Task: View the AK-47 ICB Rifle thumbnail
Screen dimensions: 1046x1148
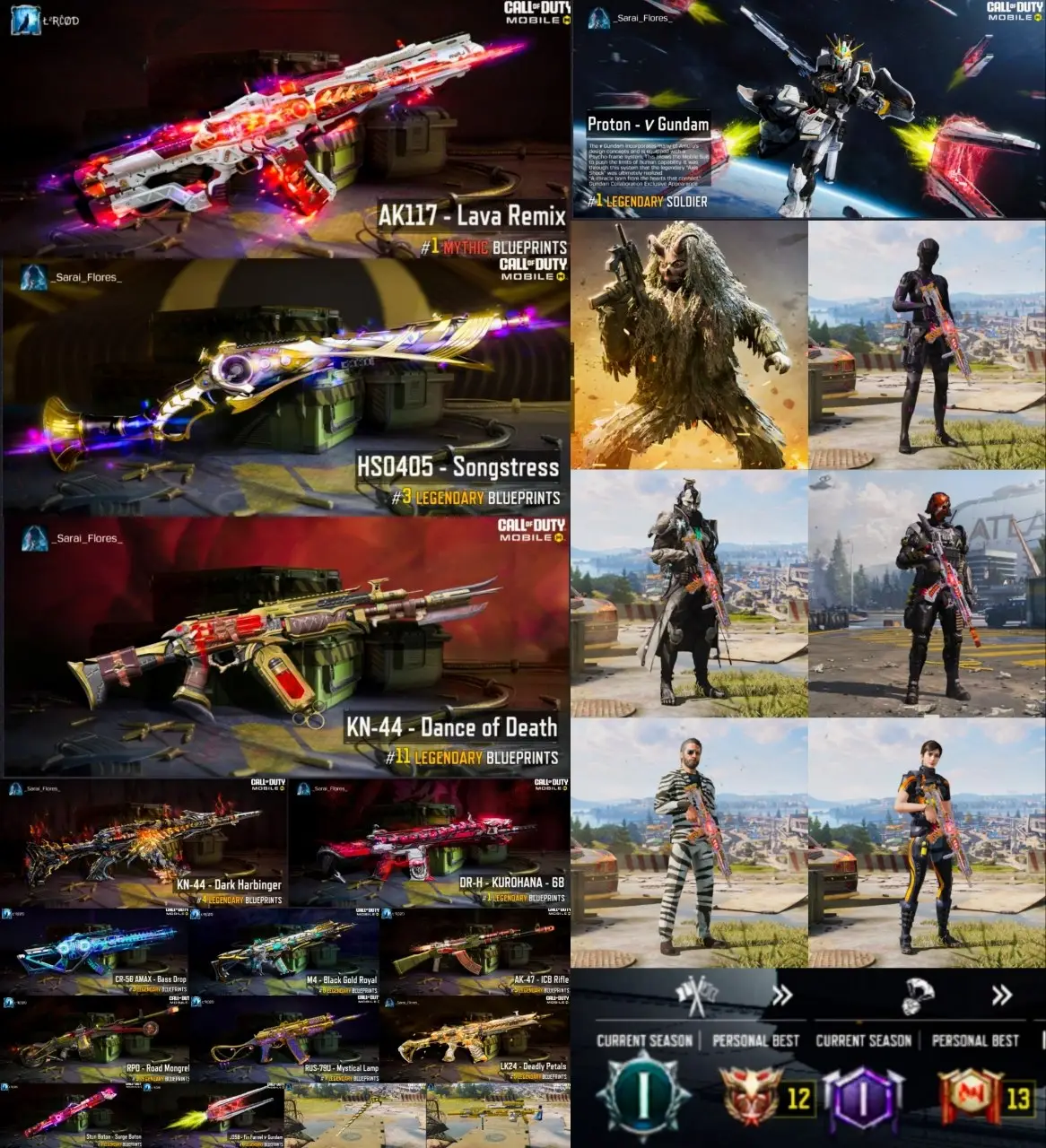Action: pyautogui.click(x=475, y=952)
